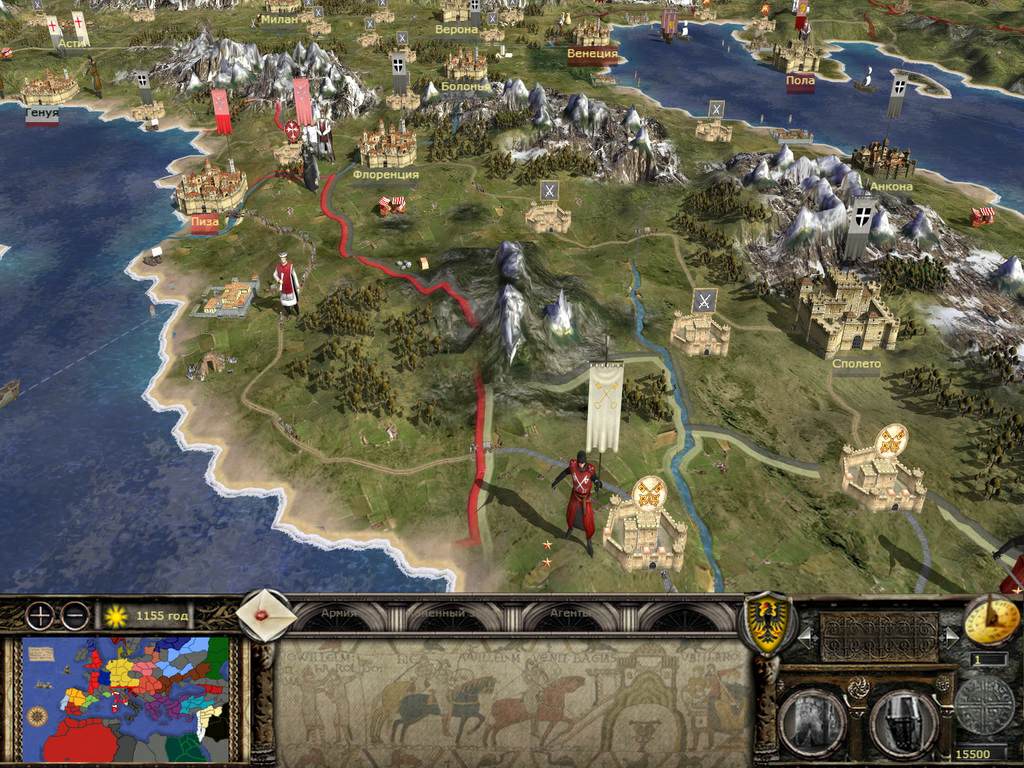The width and height of the screenshot is (1024, 768).
Task: Switch to the Армия tab
Action: 338,613
